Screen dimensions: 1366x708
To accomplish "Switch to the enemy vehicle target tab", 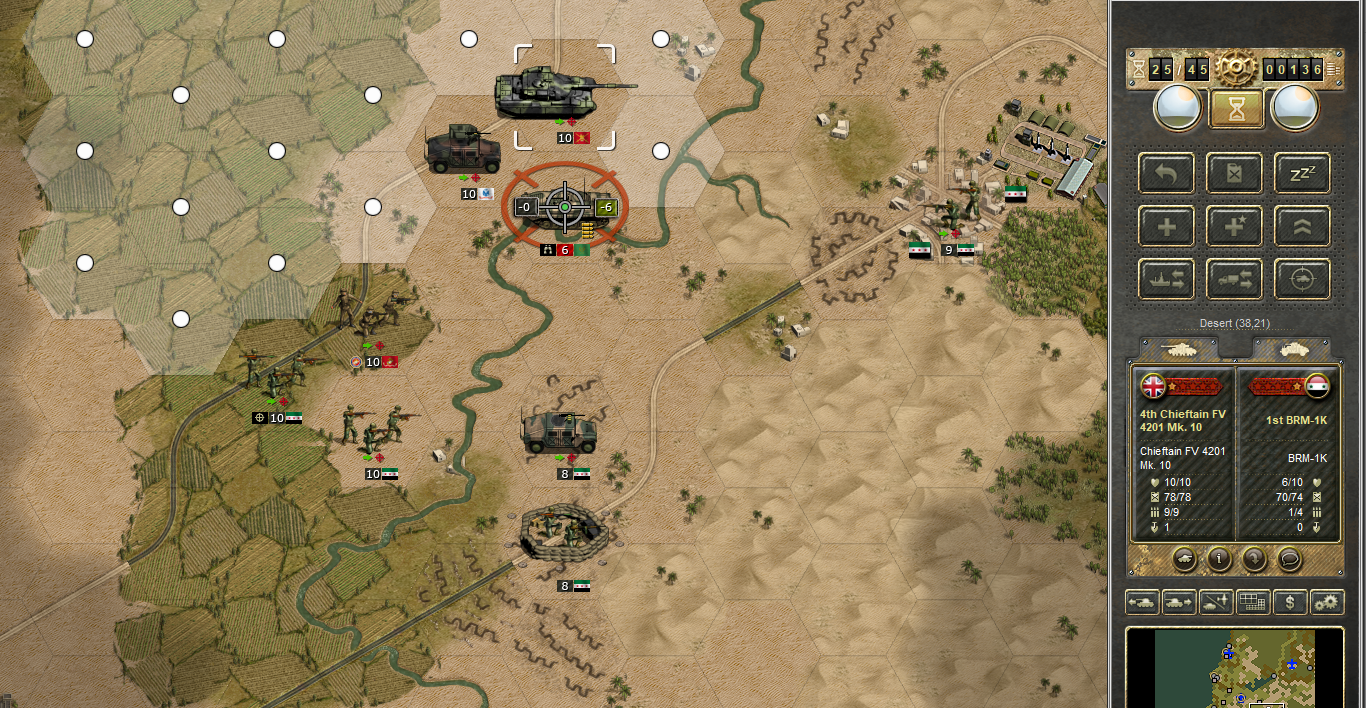I will (1290, 348).
